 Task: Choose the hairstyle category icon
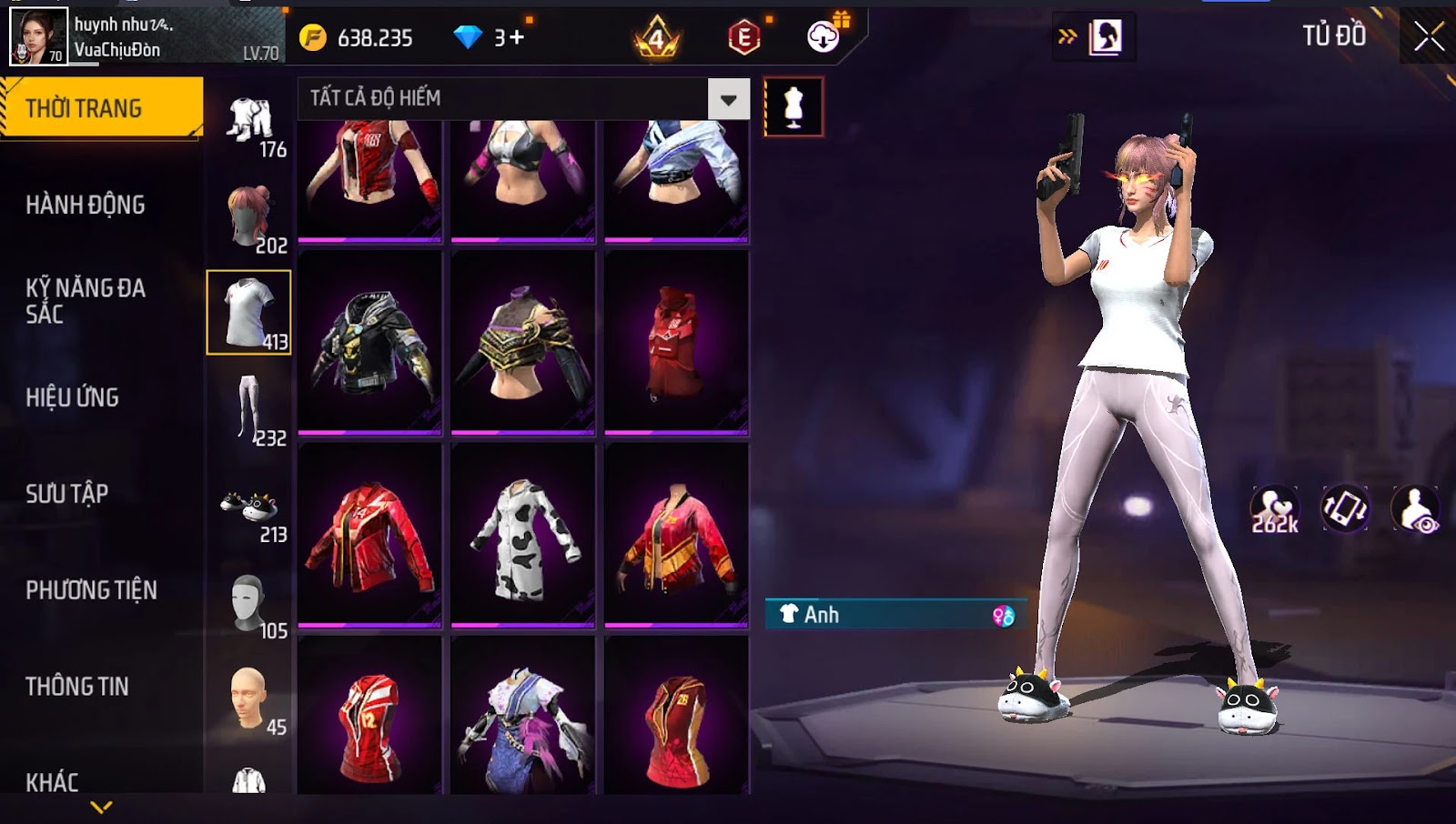pos(248,216)
